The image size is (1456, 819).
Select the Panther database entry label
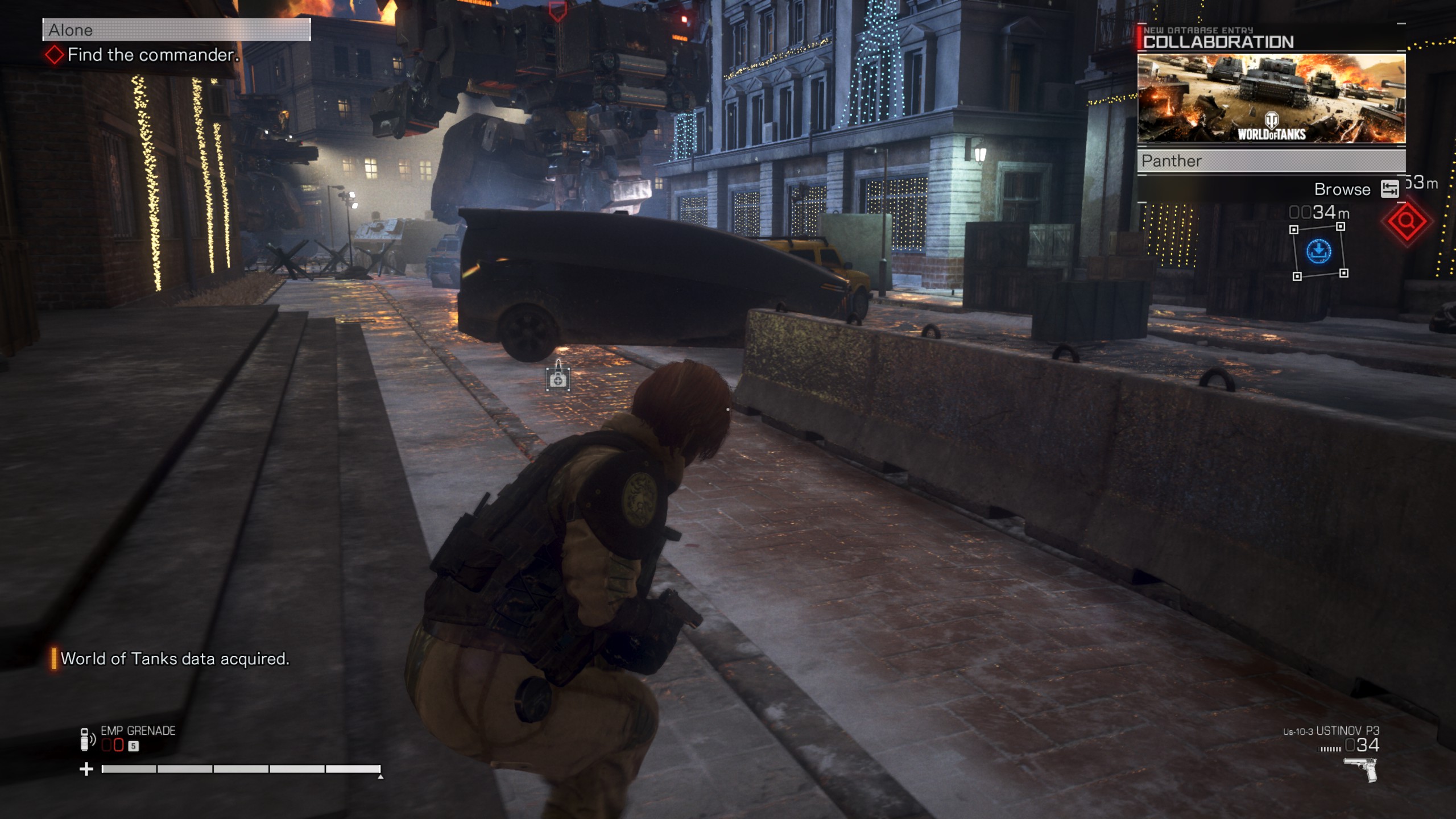pos(1271,161)
